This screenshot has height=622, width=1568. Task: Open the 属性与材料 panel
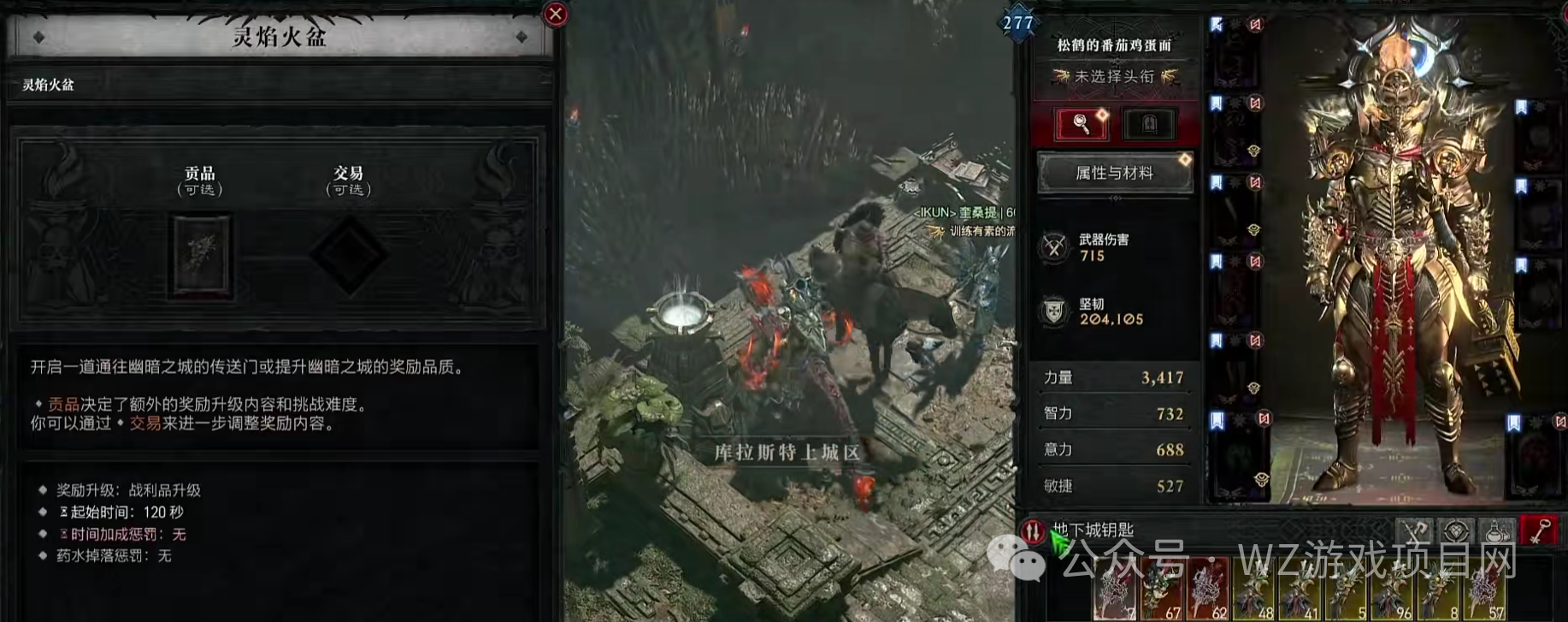[1114, 173]
